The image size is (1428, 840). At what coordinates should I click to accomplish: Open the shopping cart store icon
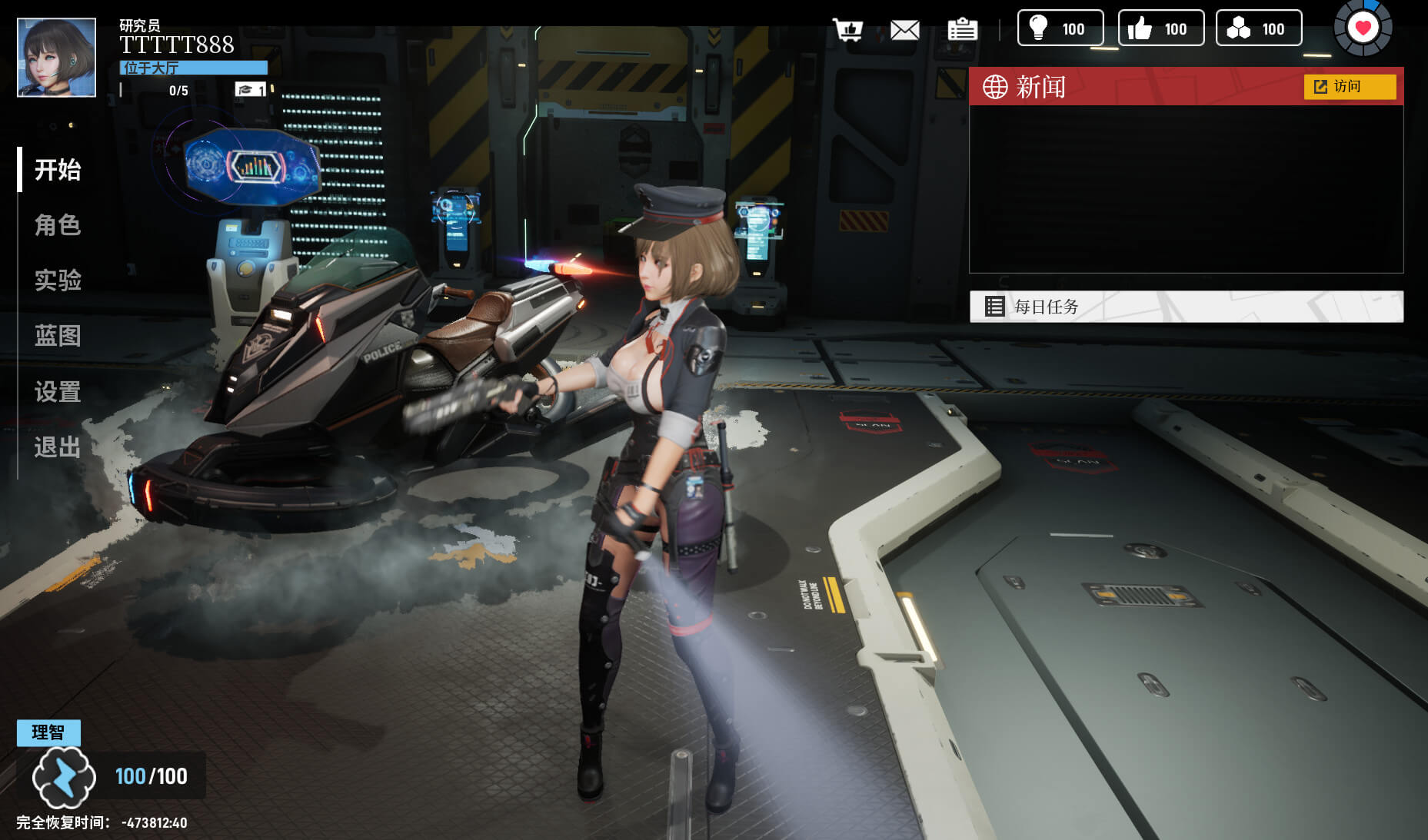point(848,30)
